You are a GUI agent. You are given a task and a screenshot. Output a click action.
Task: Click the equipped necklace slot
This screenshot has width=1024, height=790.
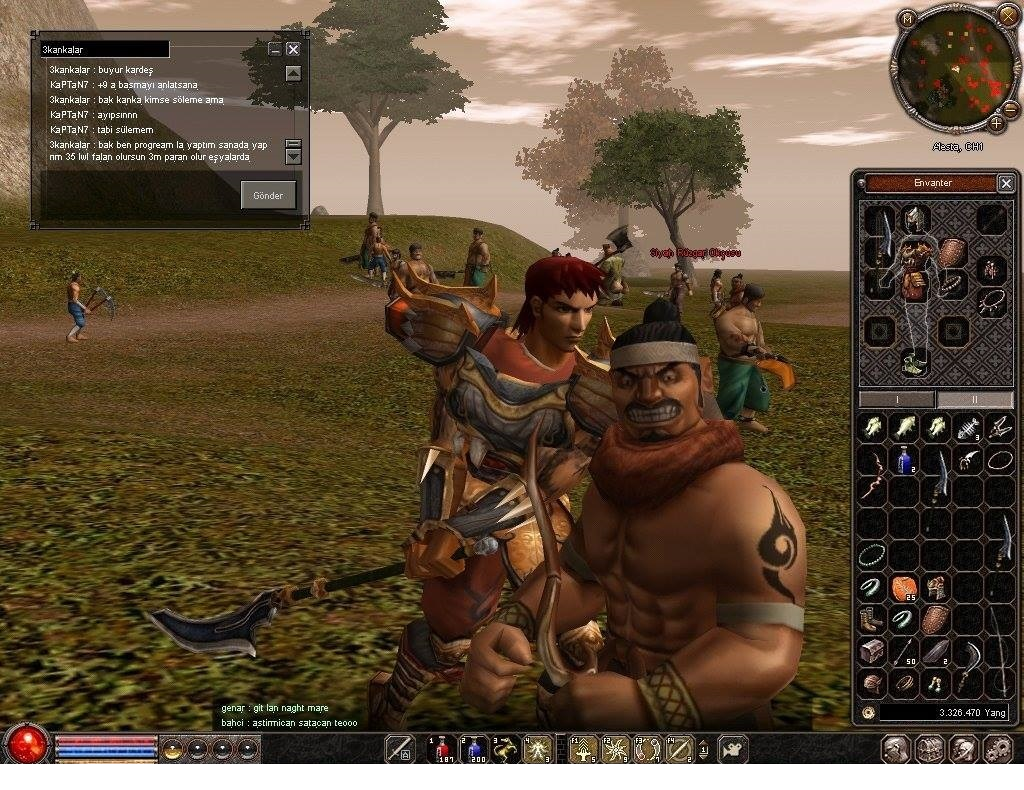(x=991, y=300)
